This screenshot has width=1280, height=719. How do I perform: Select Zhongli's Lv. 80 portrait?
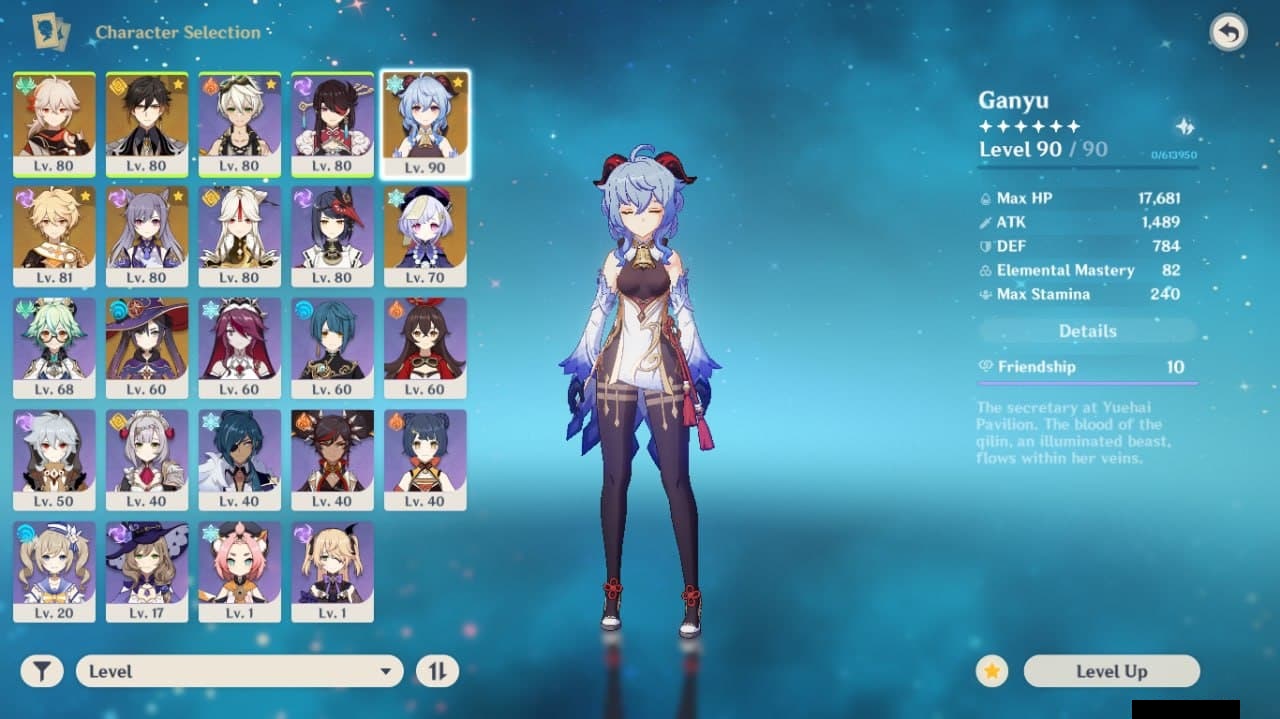pyautogui.click(x=147, y=123)
